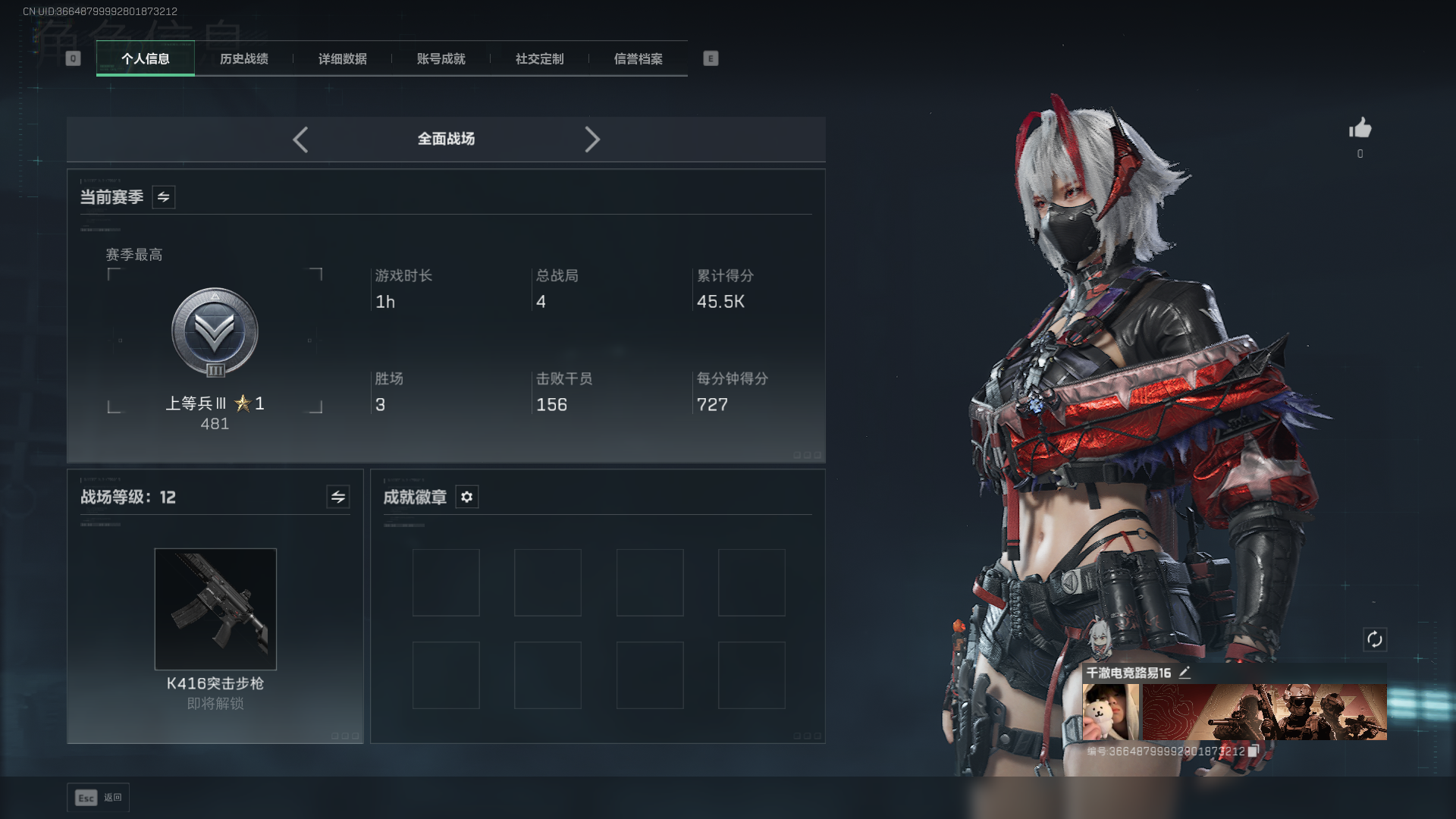Show the 详细数据 tab
Screen dimensions: 1456x819
pos(343,59)
